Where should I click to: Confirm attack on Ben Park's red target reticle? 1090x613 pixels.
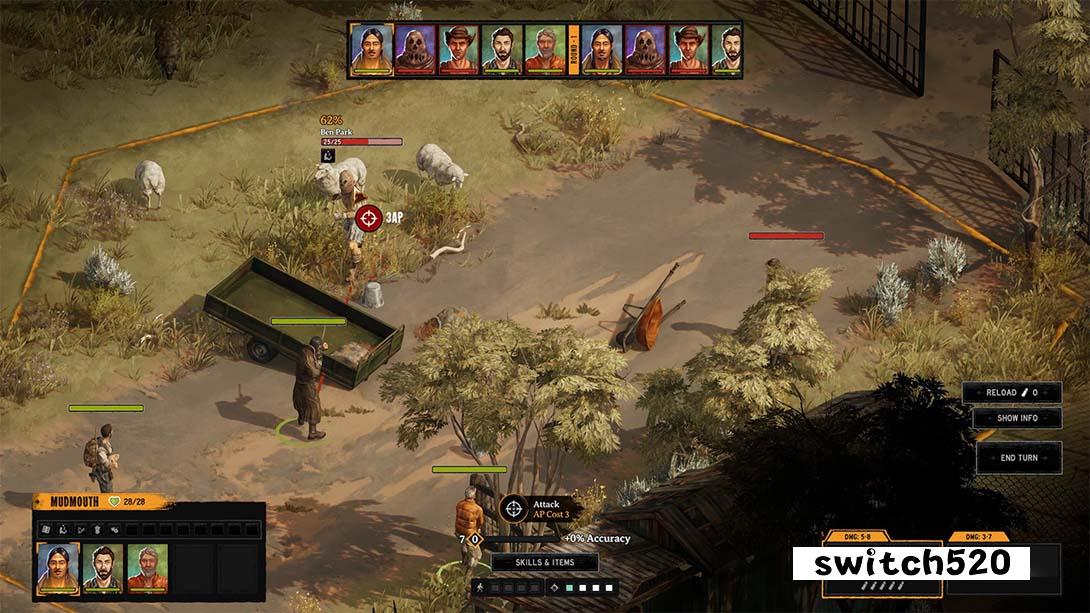click(369, 216)
